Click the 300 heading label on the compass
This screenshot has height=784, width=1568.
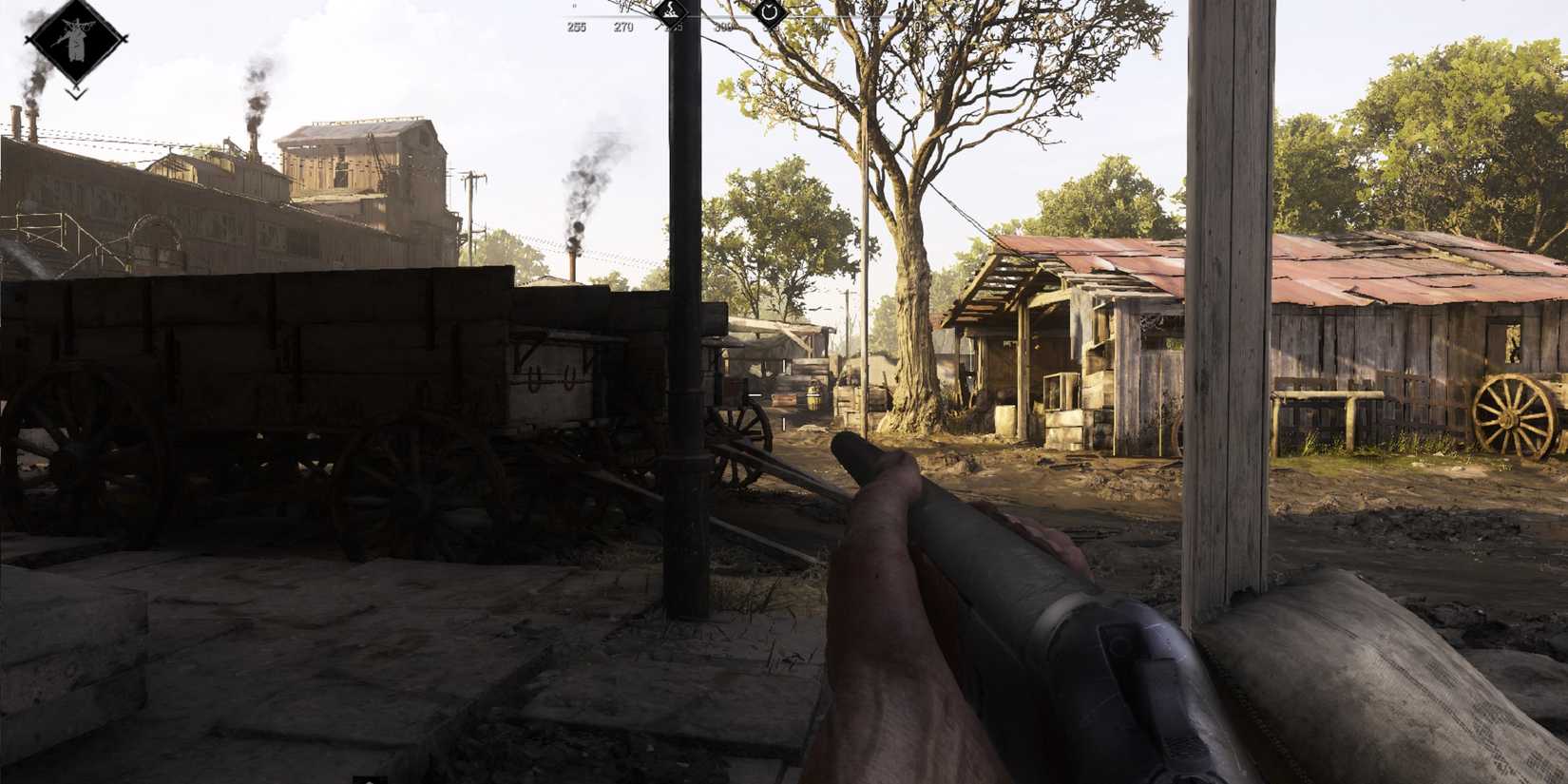724,26
